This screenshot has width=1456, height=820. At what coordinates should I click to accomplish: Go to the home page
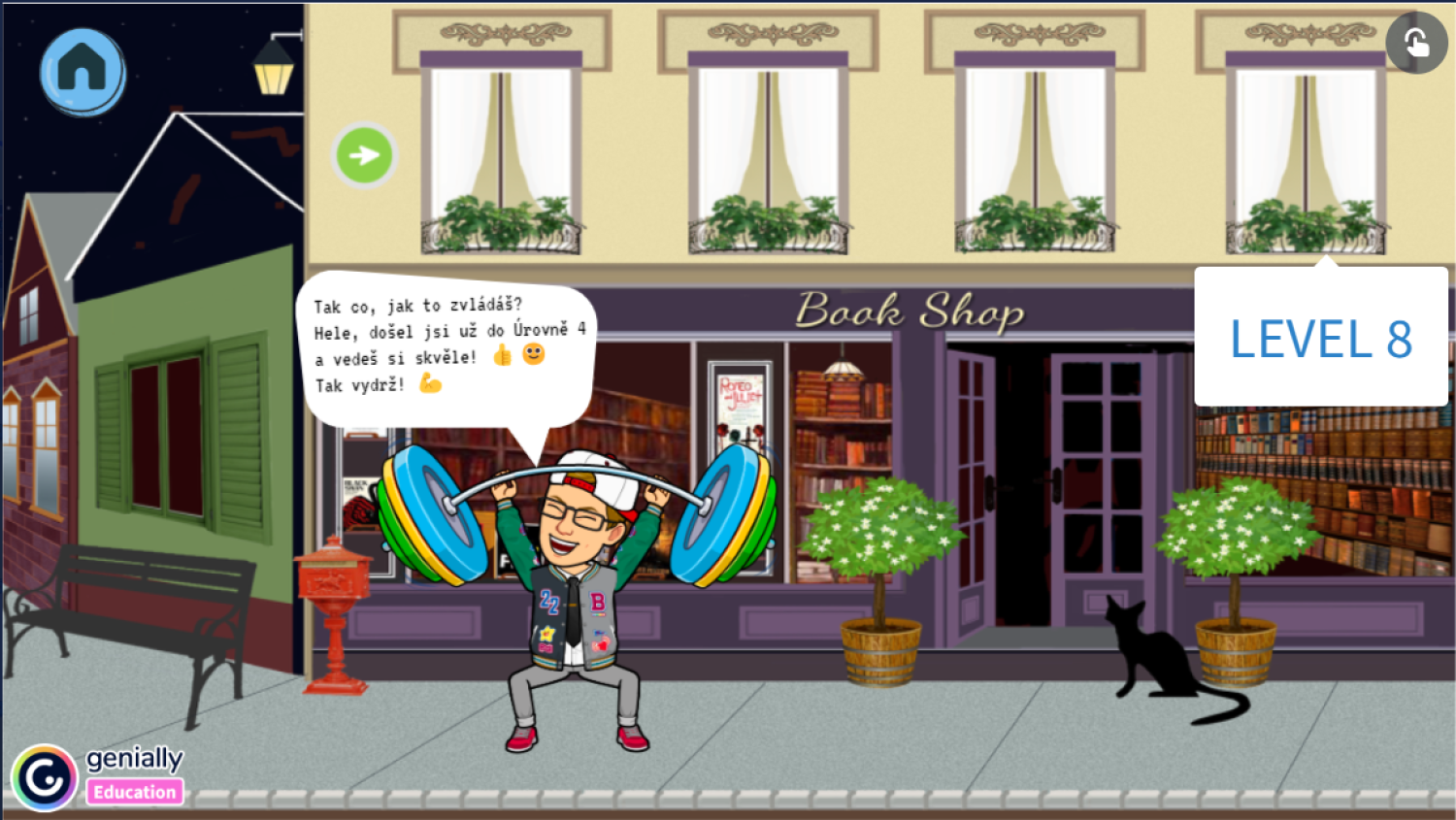pyautogui.click(x=83, y=71)
